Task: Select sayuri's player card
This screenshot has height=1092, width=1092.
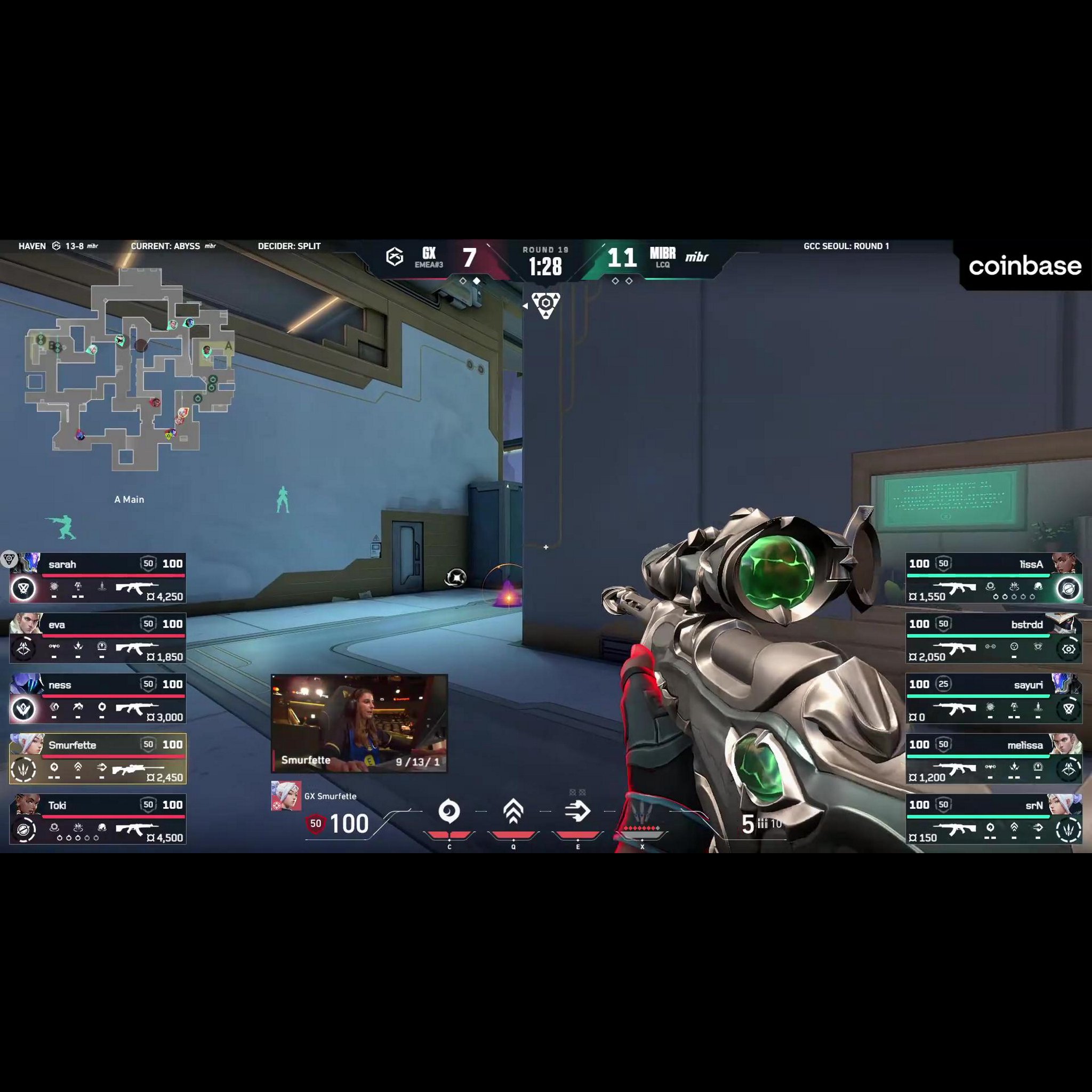Action: click(994, 698)
